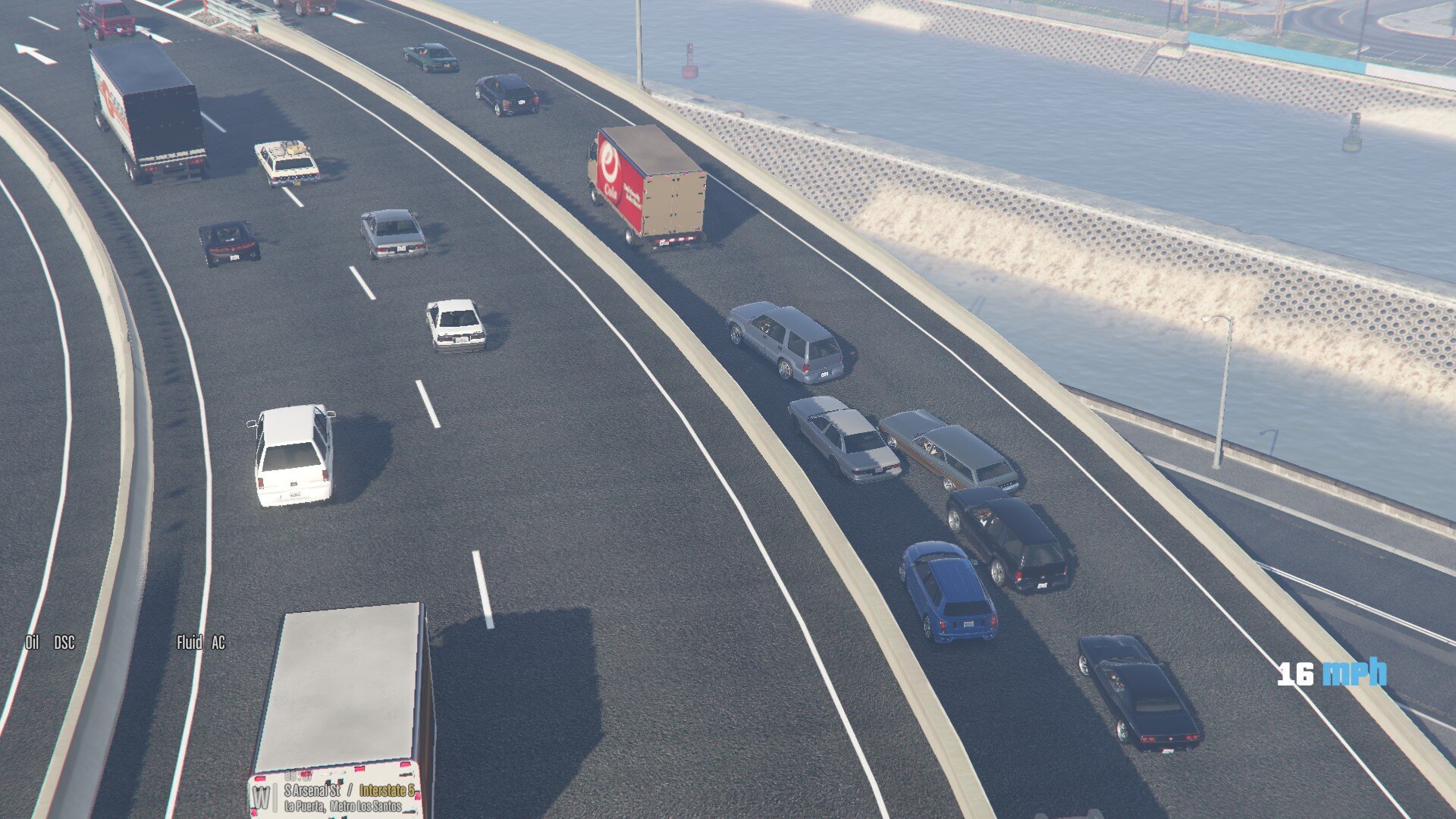Toggle the AC indicator
1456x819 pixels.
[x=218, y=643]
